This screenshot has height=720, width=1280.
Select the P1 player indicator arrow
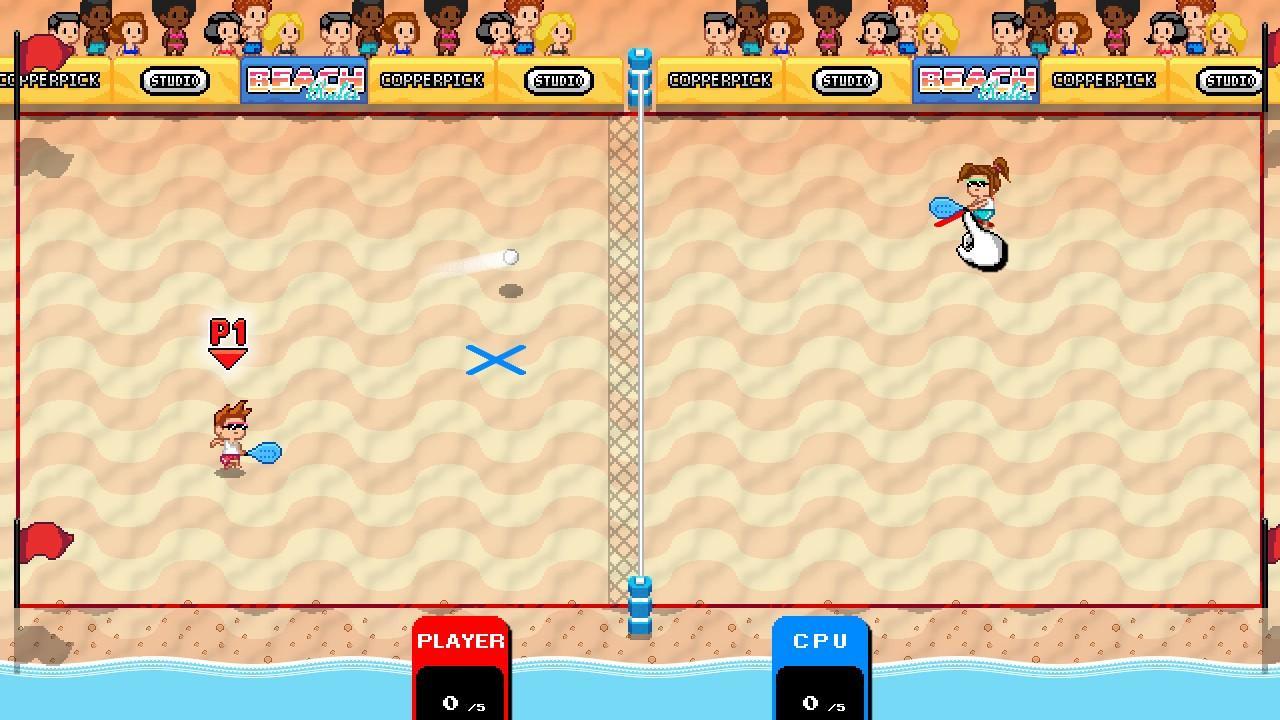pyautogui.click(x=228, y=340)
